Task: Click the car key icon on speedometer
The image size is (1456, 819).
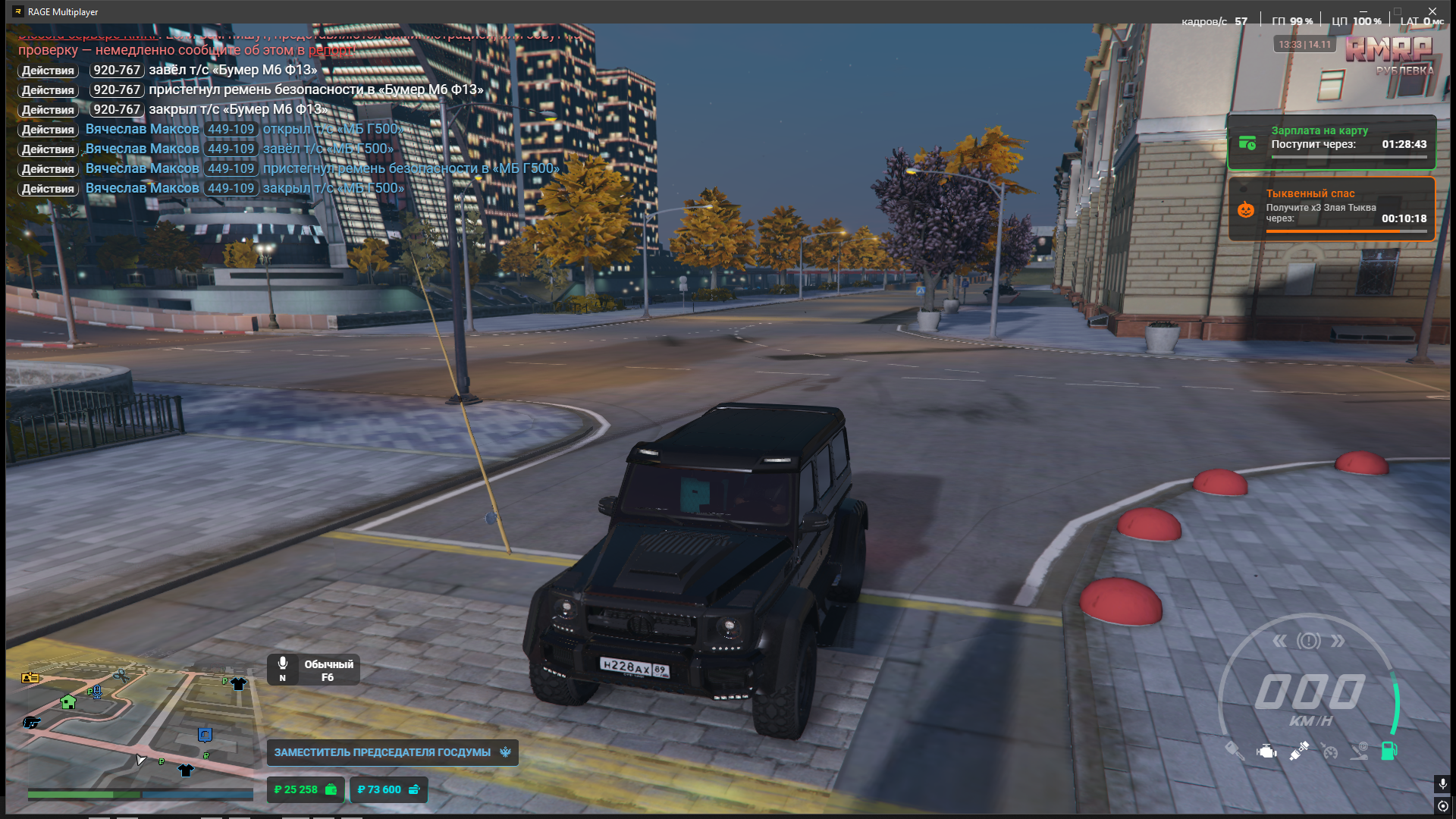Action: [1235, 751]
